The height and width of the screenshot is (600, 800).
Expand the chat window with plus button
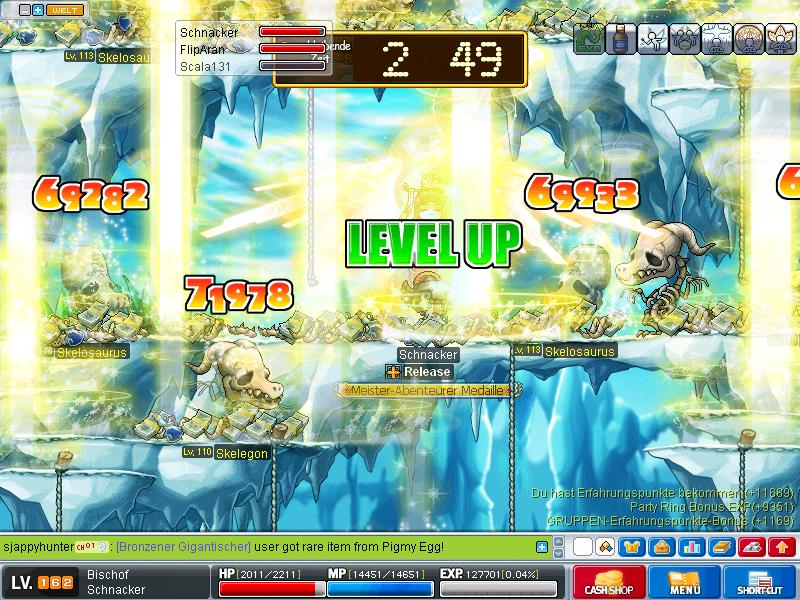coord(542,547)
